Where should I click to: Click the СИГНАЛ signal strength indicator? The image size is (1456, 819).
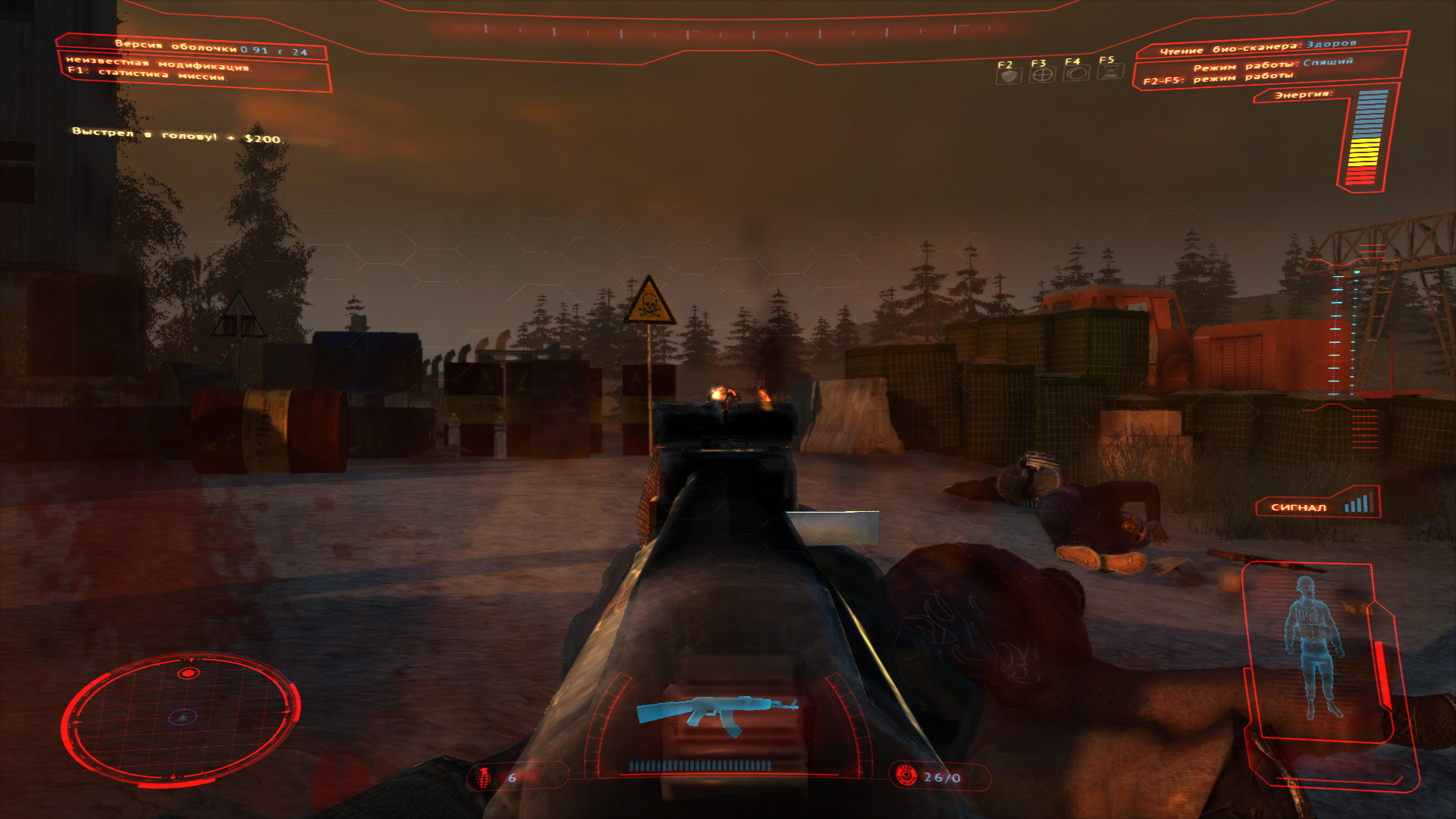pyautogui.click(x=1318, y=505)
